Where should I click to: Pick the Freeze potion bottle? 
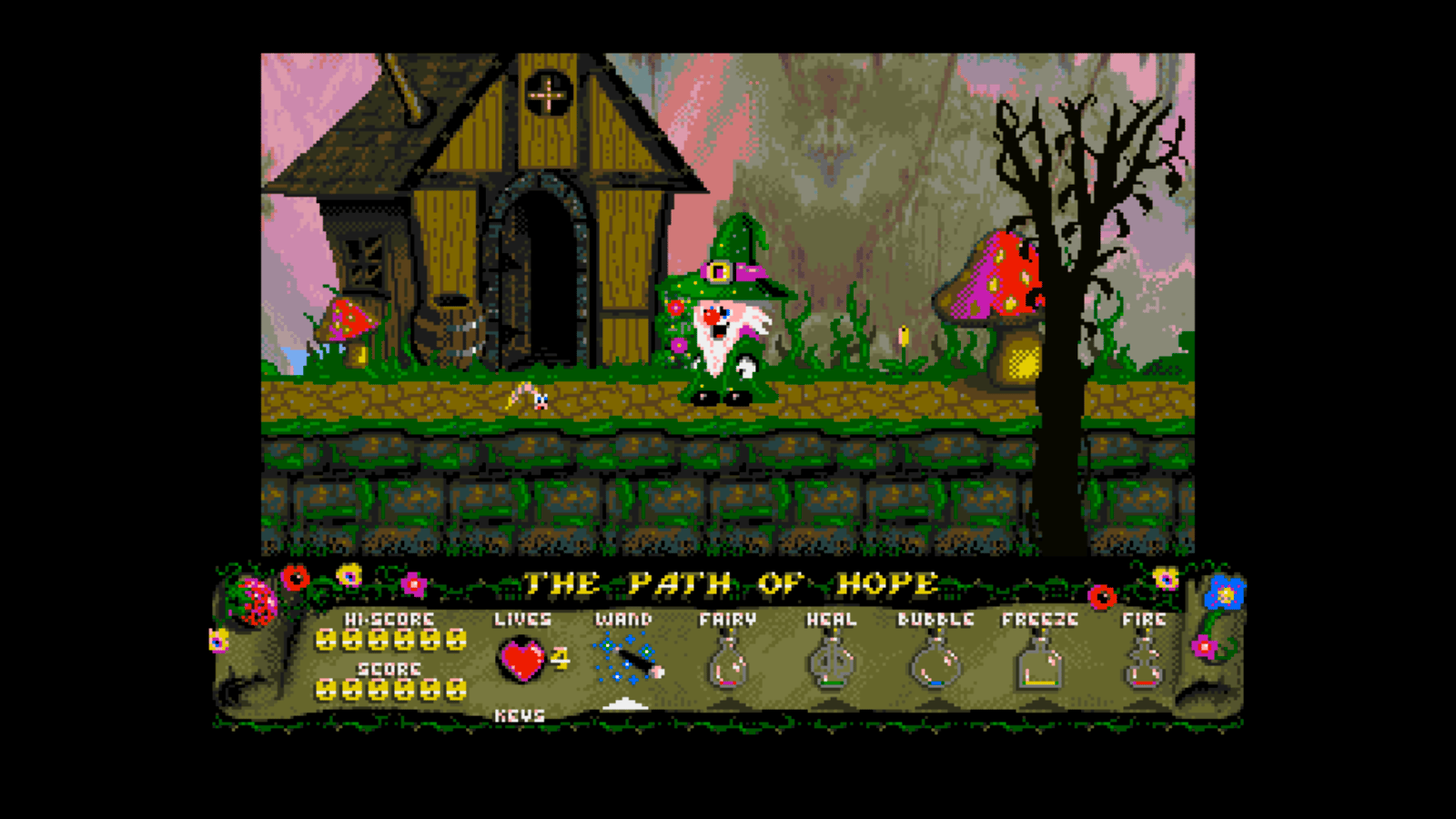1039,665
